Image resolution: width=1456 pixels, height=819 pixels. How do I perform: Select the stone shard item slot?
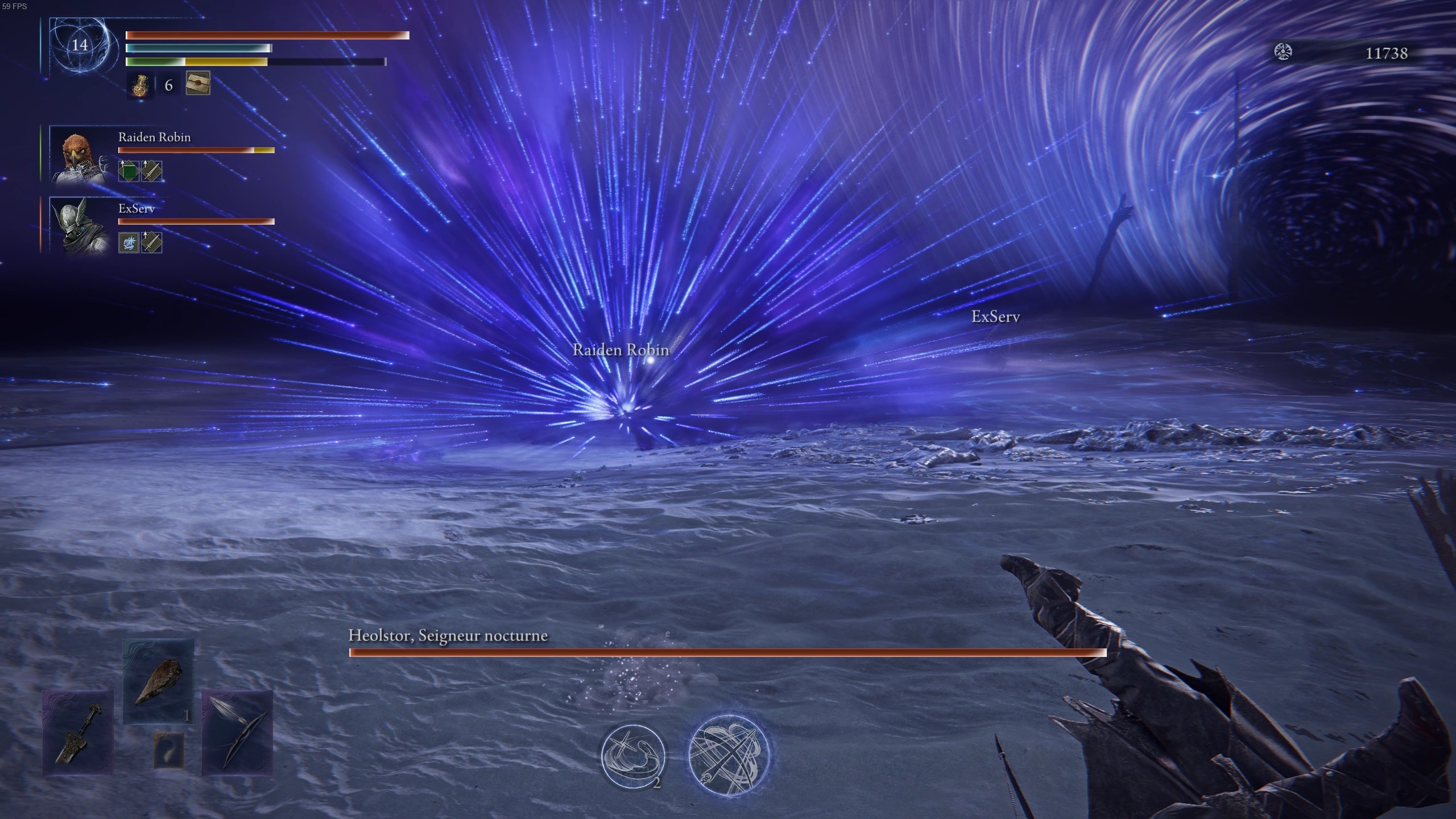click(158, 681)
